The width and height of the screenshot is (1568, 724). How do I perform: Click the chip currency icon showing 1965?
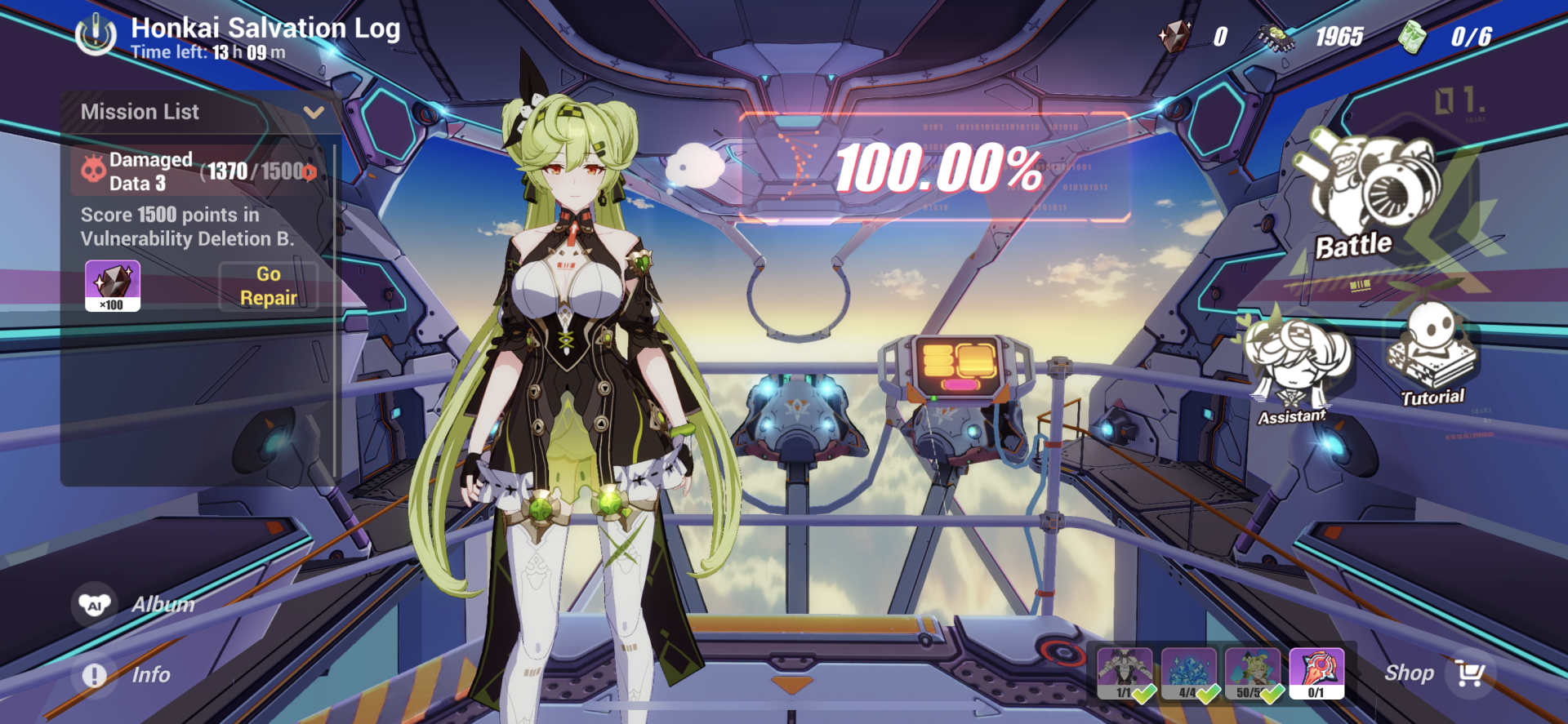pos(1275,35)
